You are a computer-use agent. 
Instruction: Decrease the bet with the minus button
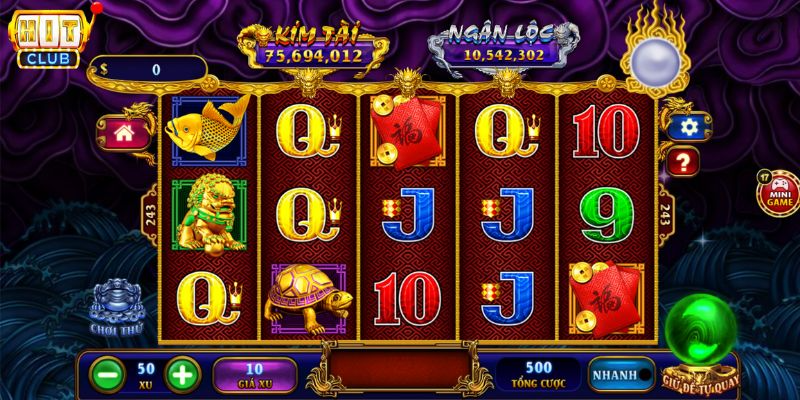[107, 374]
